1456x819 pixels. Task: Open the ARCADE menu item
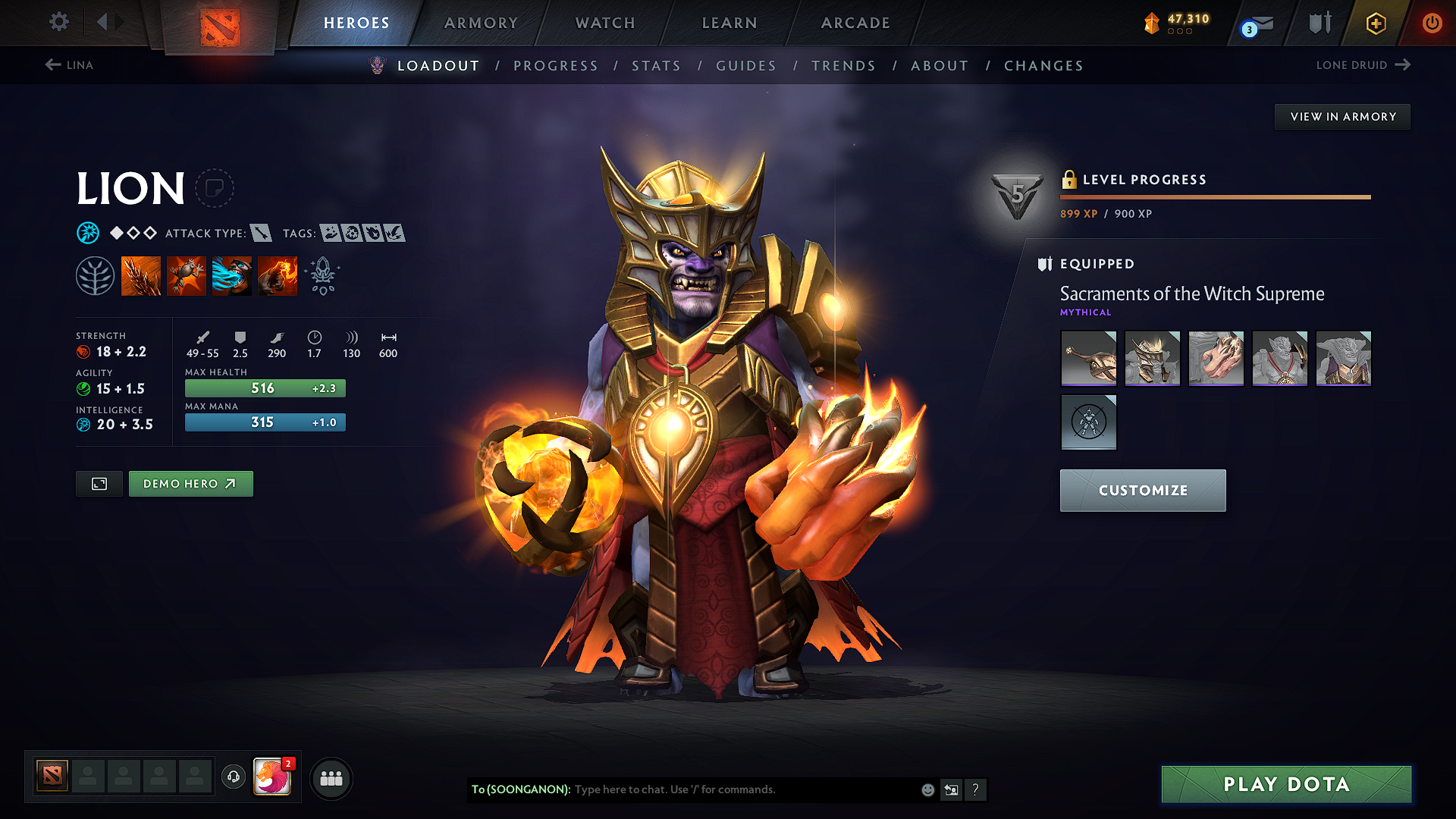tap(855, 23)
